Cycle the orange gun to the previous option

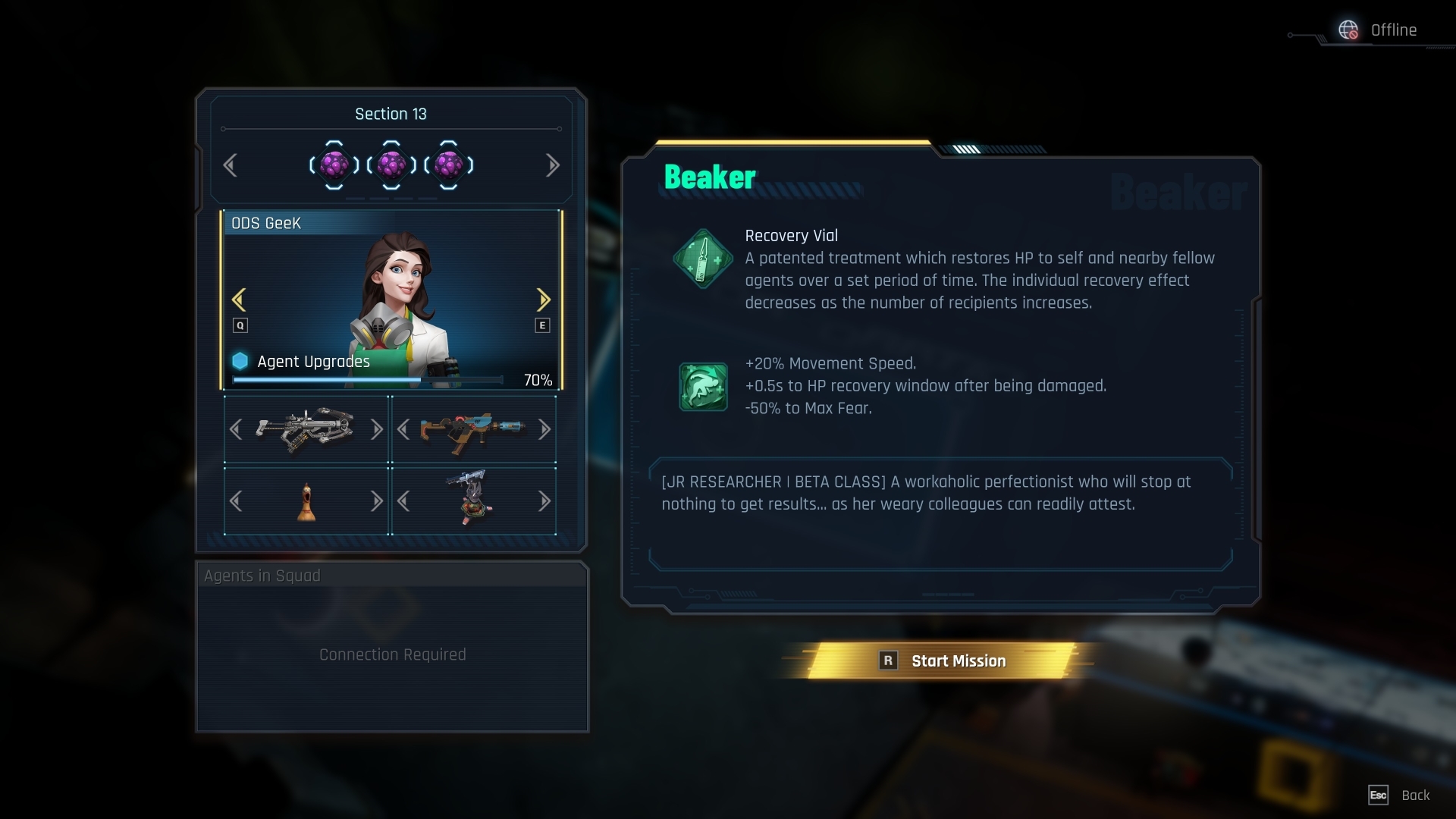coord(403,430)
